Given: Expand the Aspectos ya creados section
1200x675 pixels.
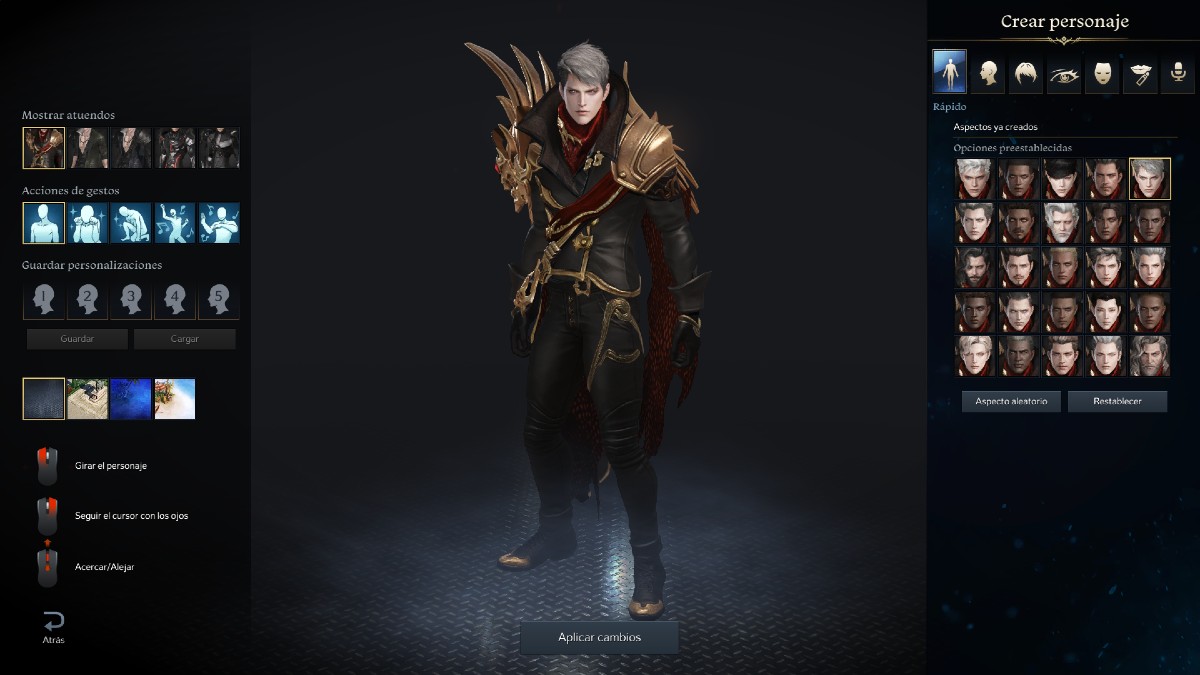Looking at the screenshot, I should pos(995,127).
